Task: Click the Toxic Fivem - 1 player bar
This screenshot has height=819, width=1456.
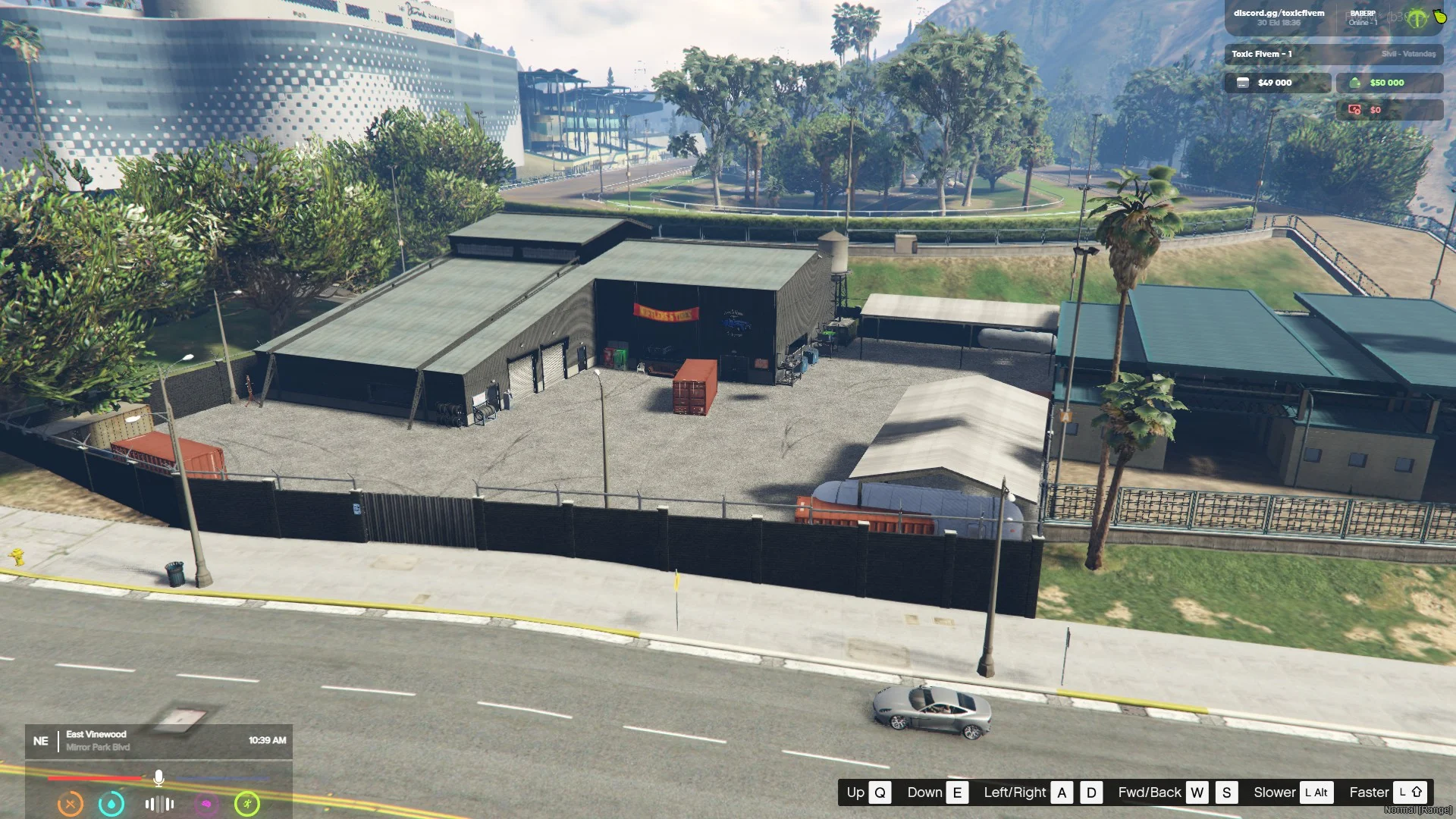Action: coord(1333,54)
